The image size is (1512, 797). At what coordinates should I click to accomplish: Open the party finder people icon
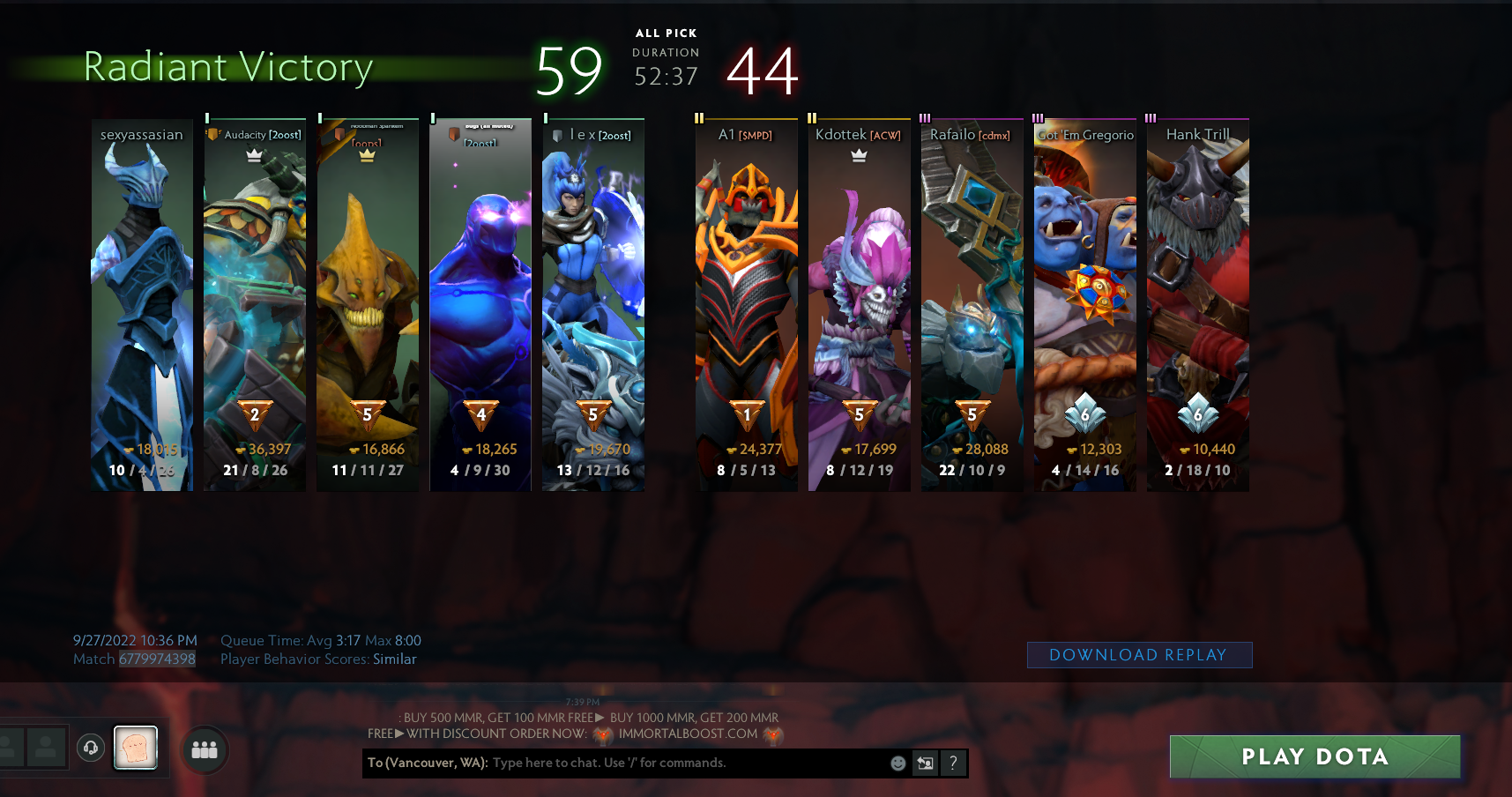(x=204, y=750)
